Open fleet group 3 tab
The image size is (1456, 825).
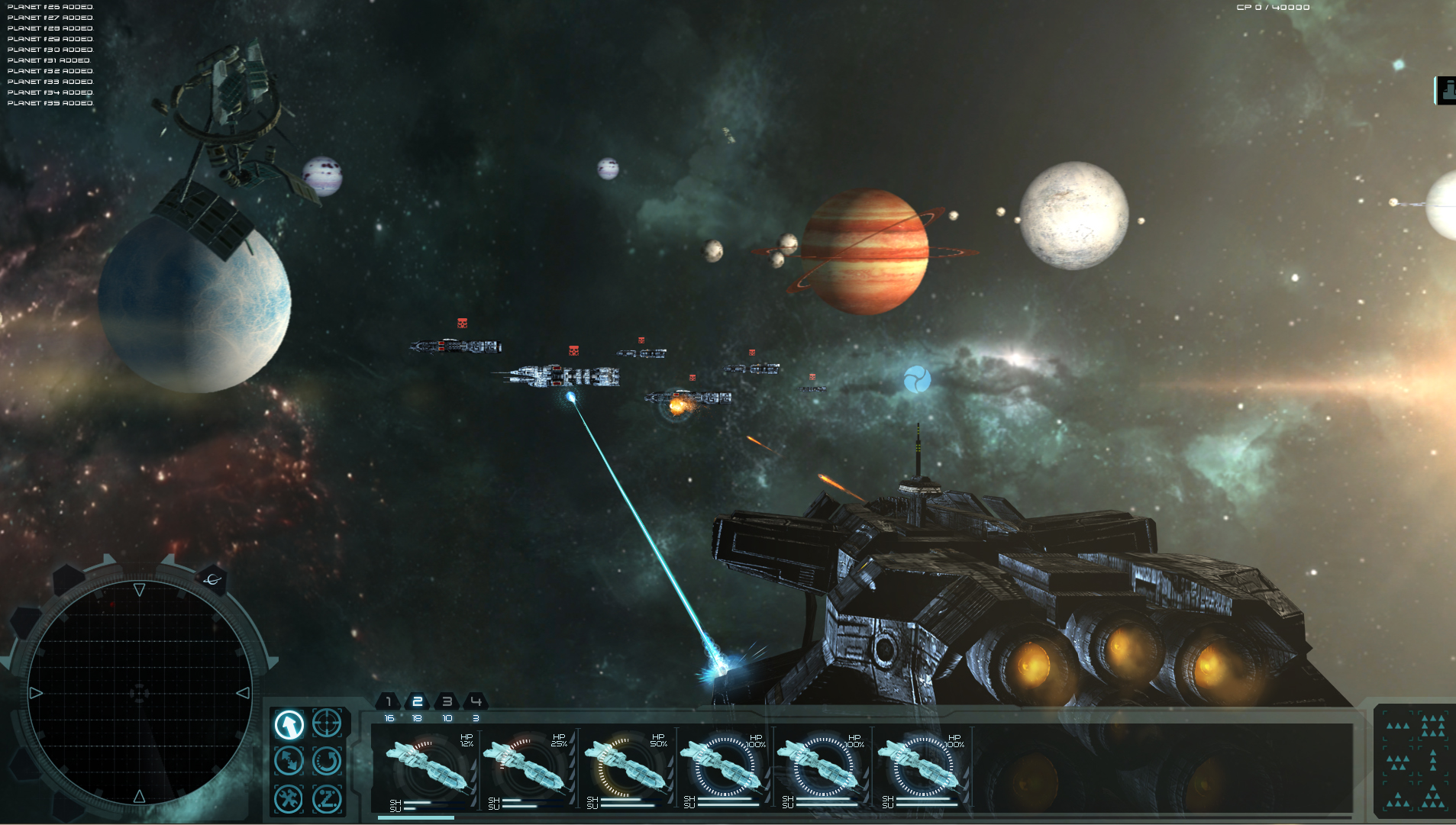click(447, 701)
